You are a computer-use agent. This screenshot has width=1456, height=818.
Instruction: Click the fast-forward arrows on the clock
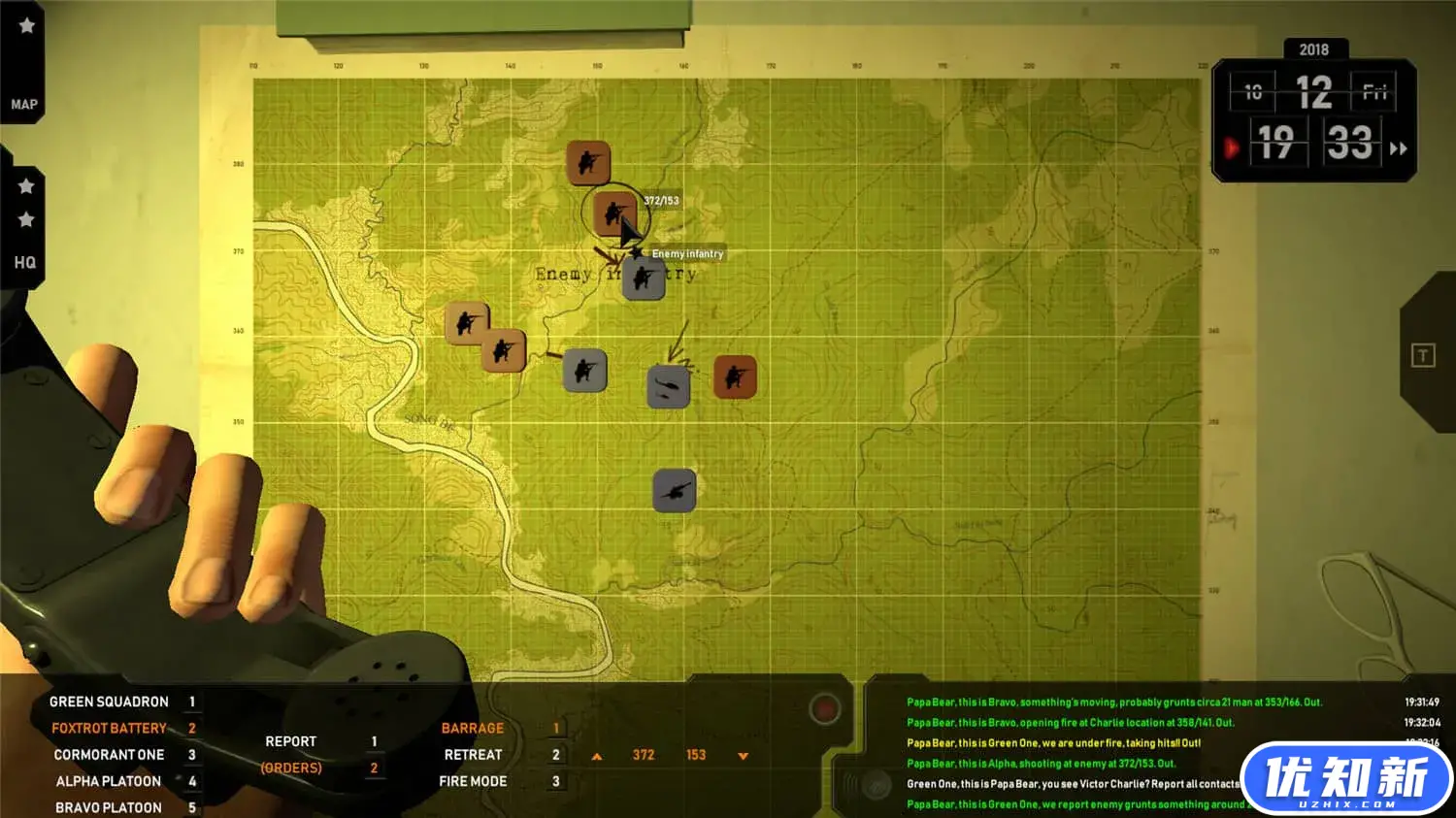(1398, 148)
